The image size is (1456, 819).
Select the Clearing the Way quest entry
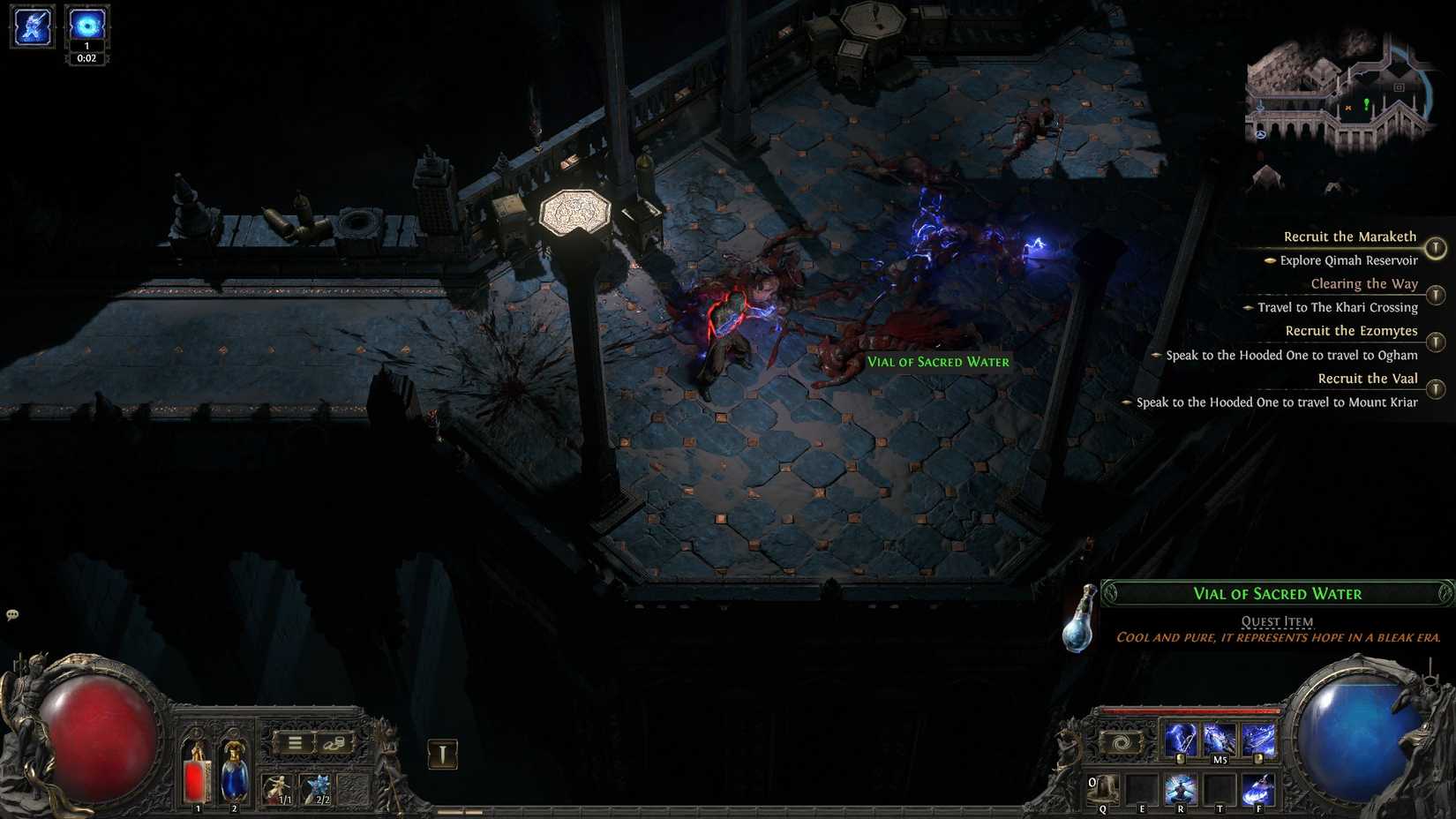coord(1363,283)
